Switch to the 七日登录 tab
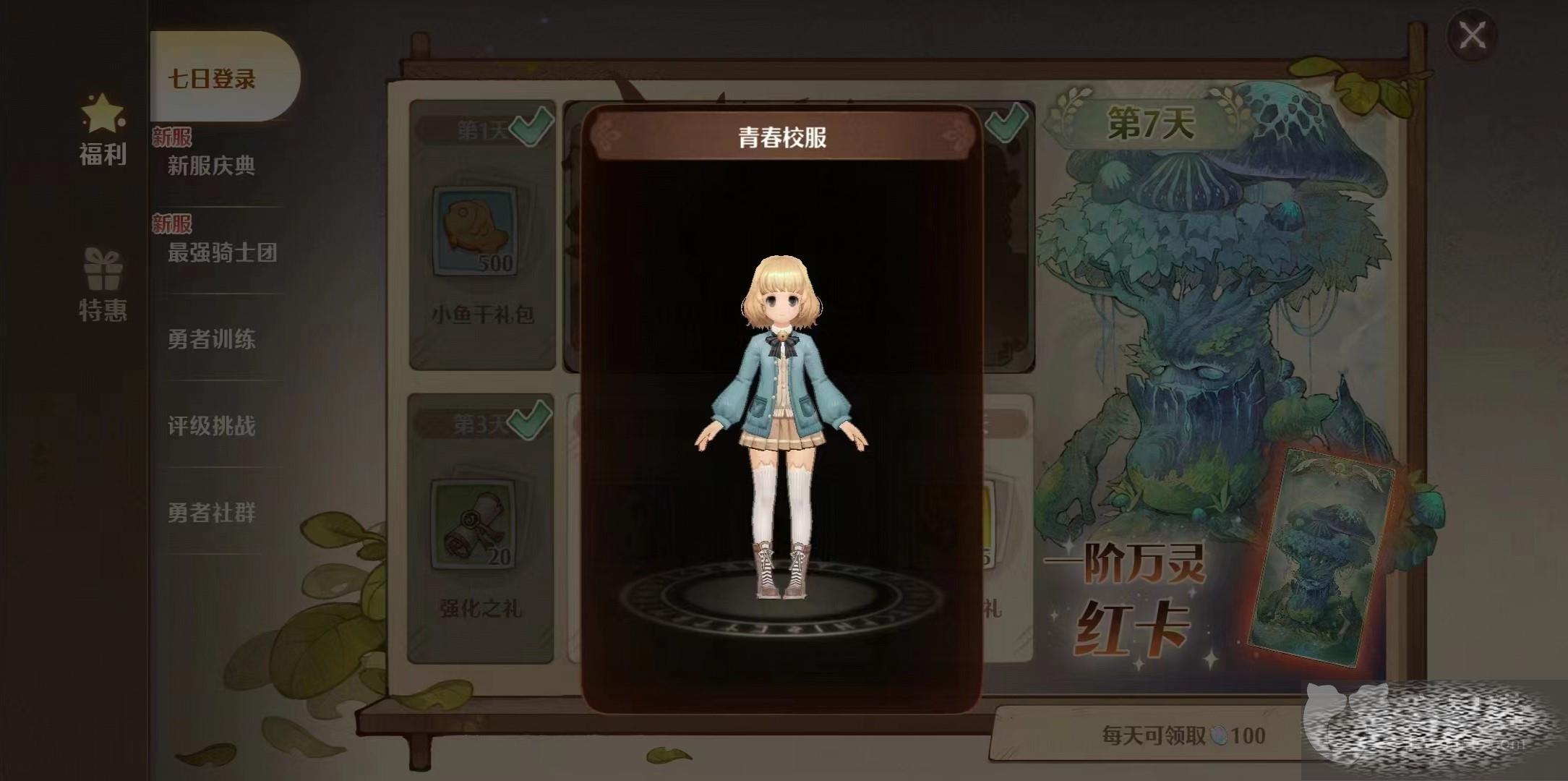This screenshot has height=781, width=1568. tap(212, 78)
